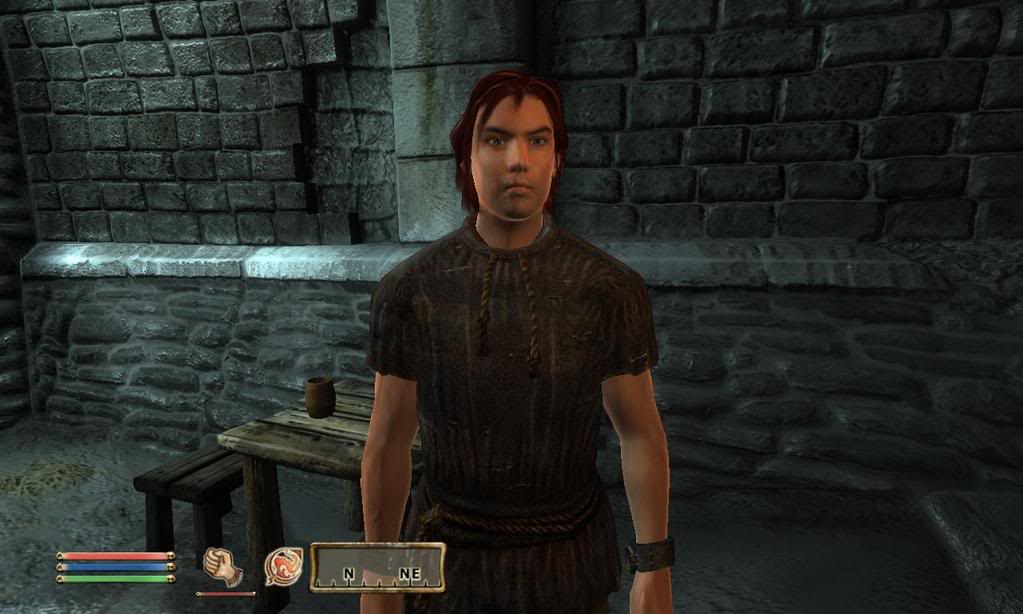1023x614 pixels.
Task: Click the fist hand-to-hand weapon icon
Action: pyautogui.click(x=223, y=566)
